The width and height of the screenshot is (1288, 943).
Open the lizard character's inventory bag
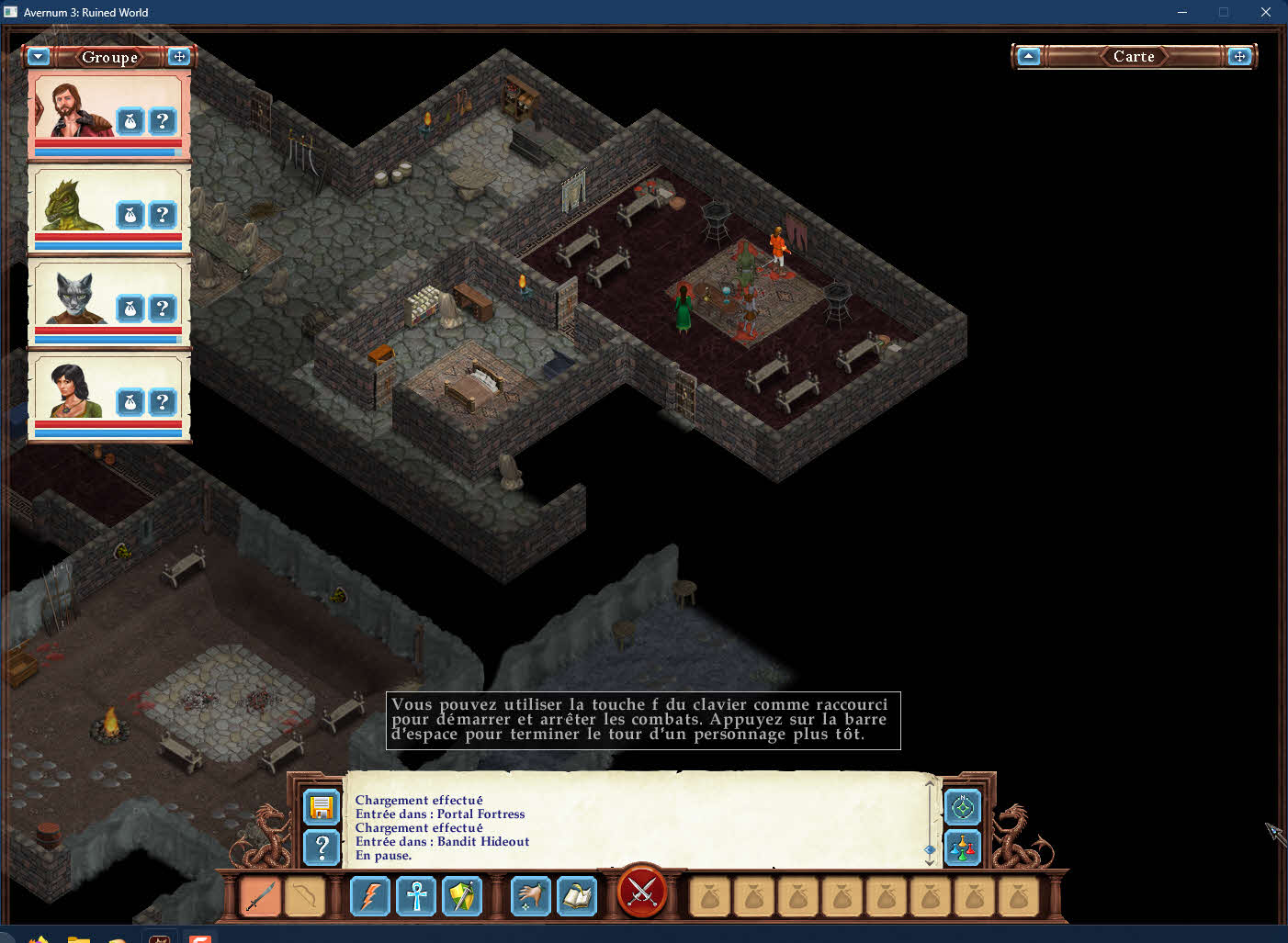[x=130, y=215]
